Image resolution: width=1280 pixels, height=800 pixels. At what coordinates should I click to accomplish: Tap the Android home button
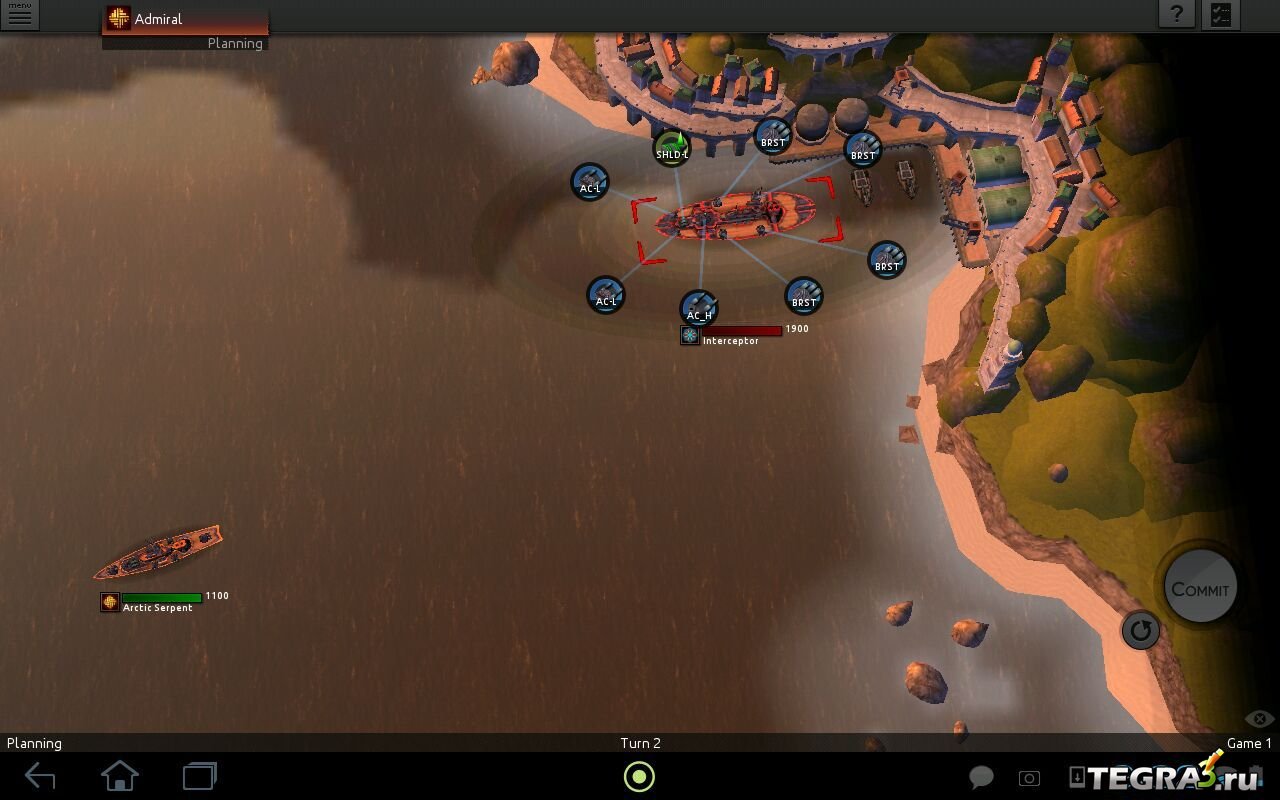pos(120,776)
